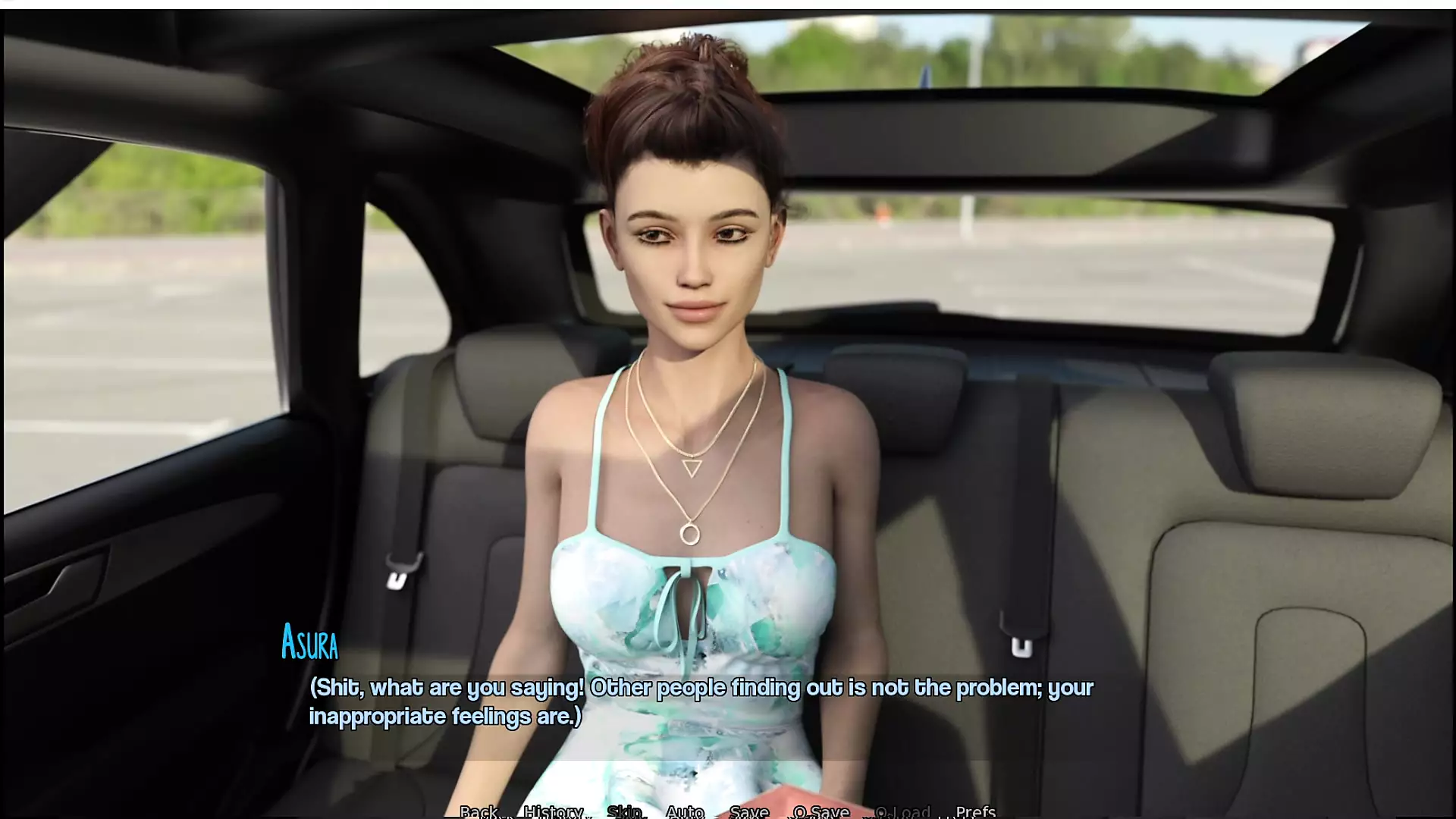Activate Skip in the quick menu

(x=624, y=811)
